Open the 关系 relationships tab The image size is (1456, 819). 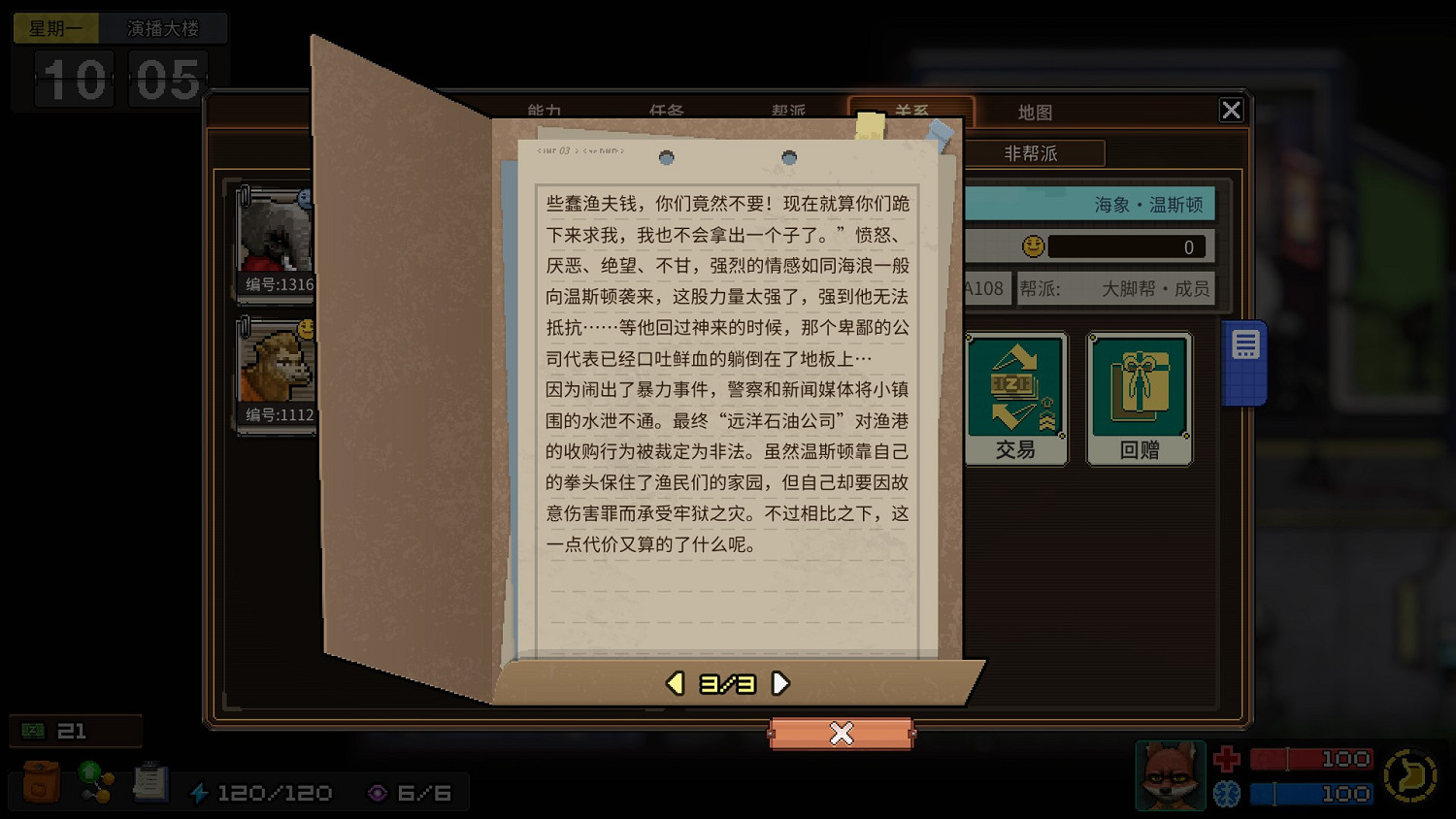[914, 112]
